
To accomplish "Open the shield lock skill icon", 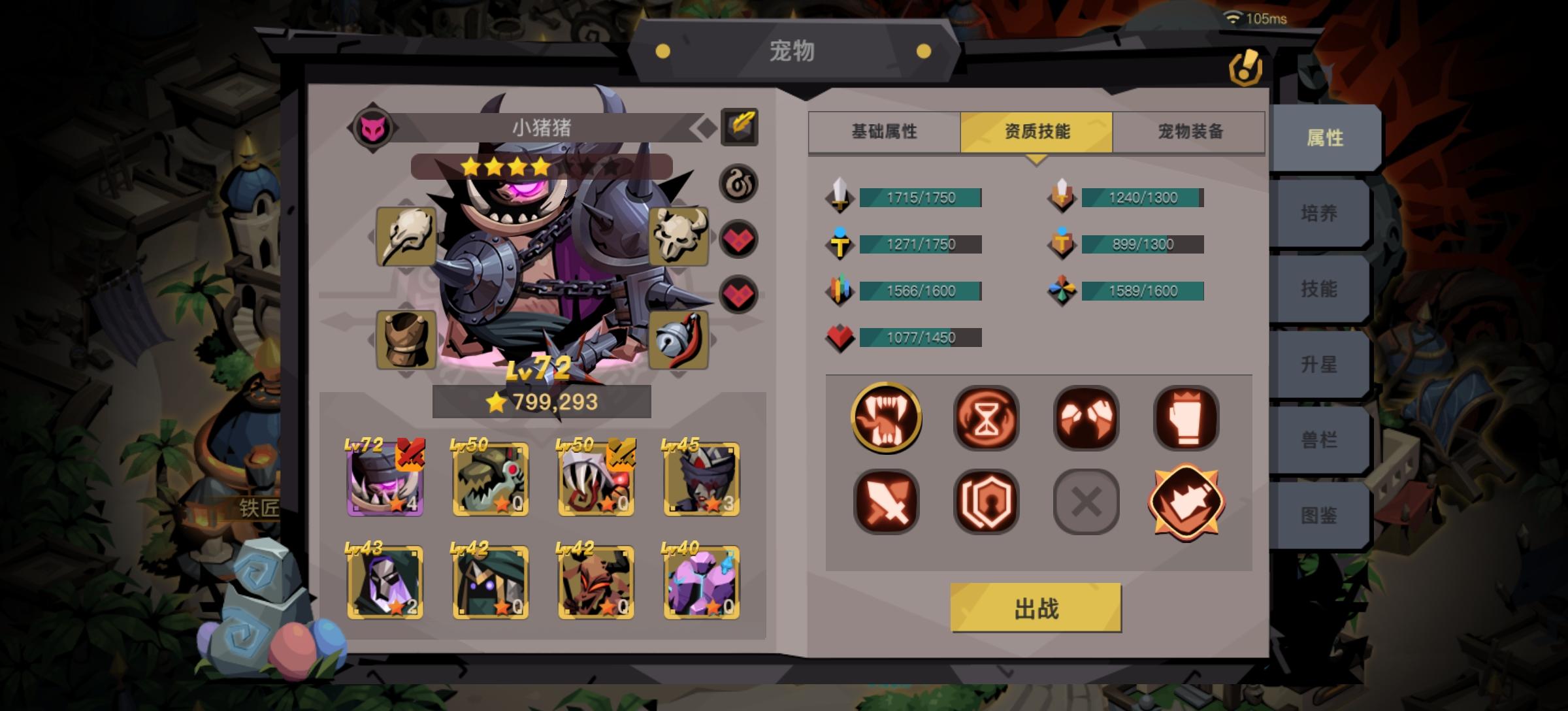I will click(985, 500).
